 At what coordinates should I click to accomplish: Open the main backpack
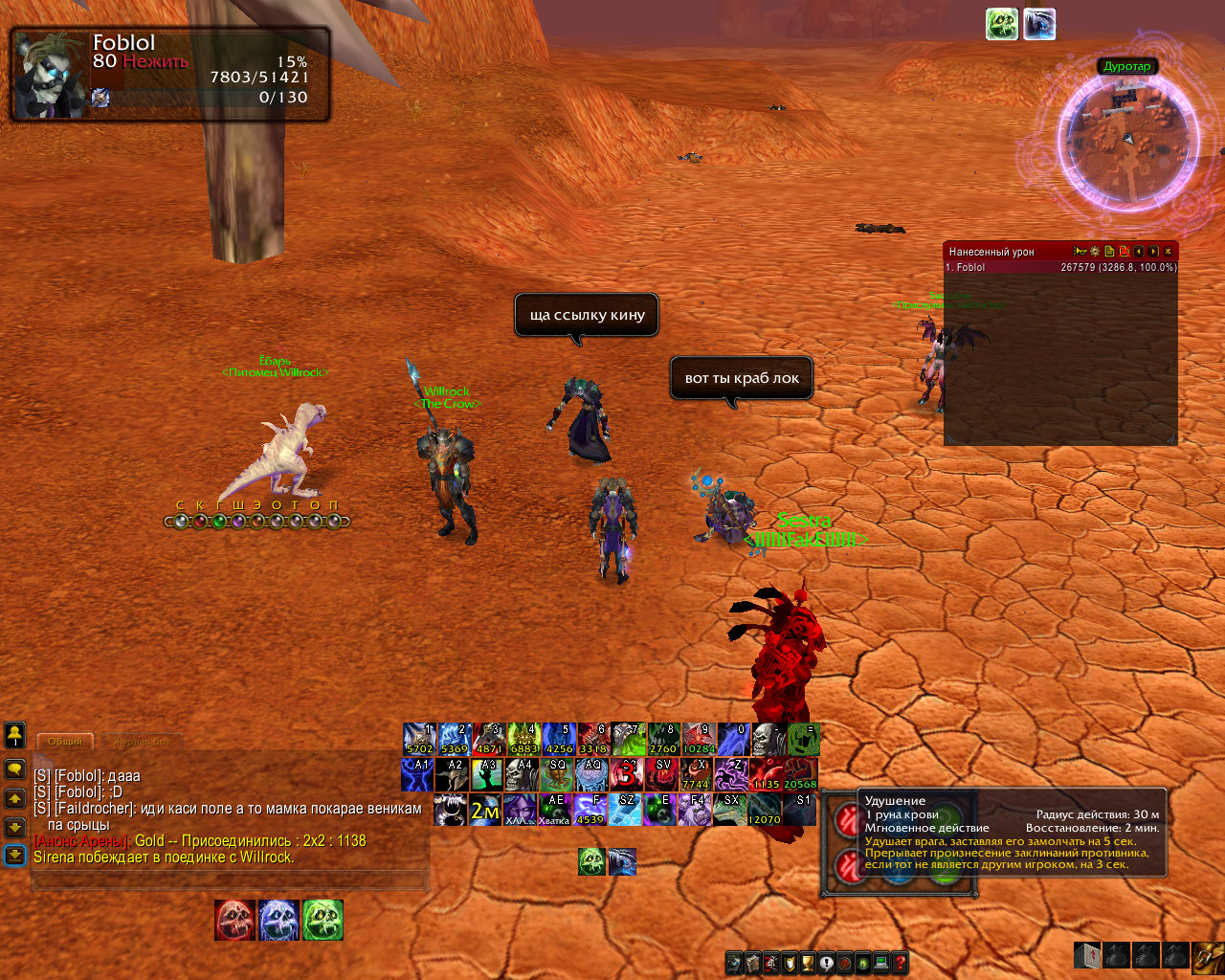click(1208, 955)
